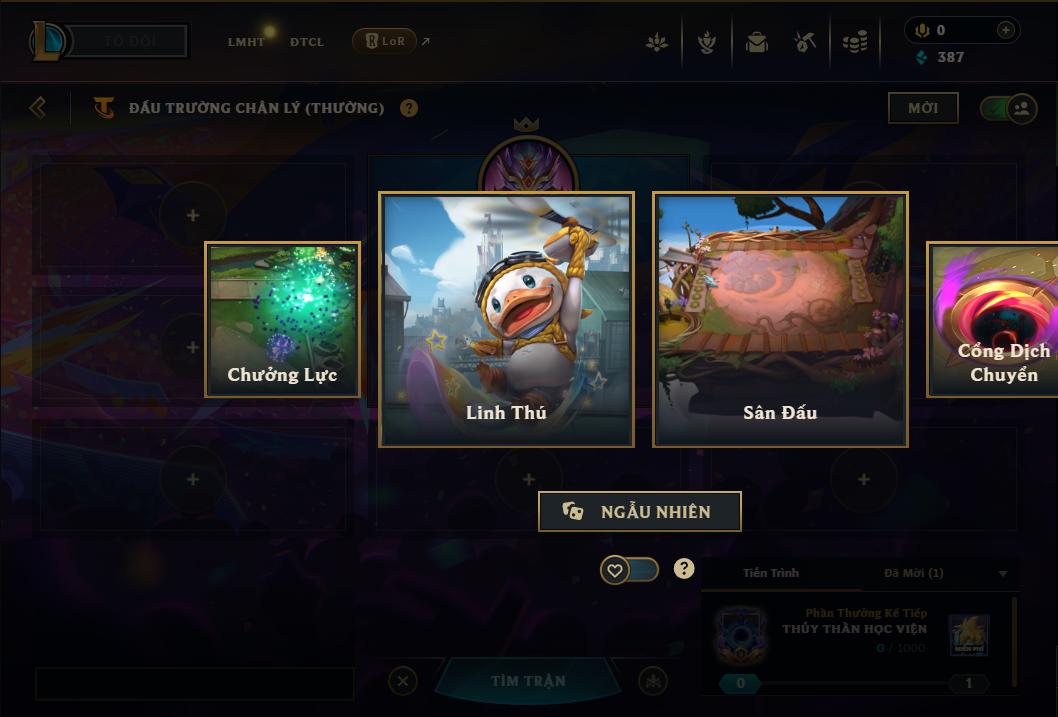Open the game mode help question mark
The height and width of the screenshot is (717, 1058).
[409, 108]
